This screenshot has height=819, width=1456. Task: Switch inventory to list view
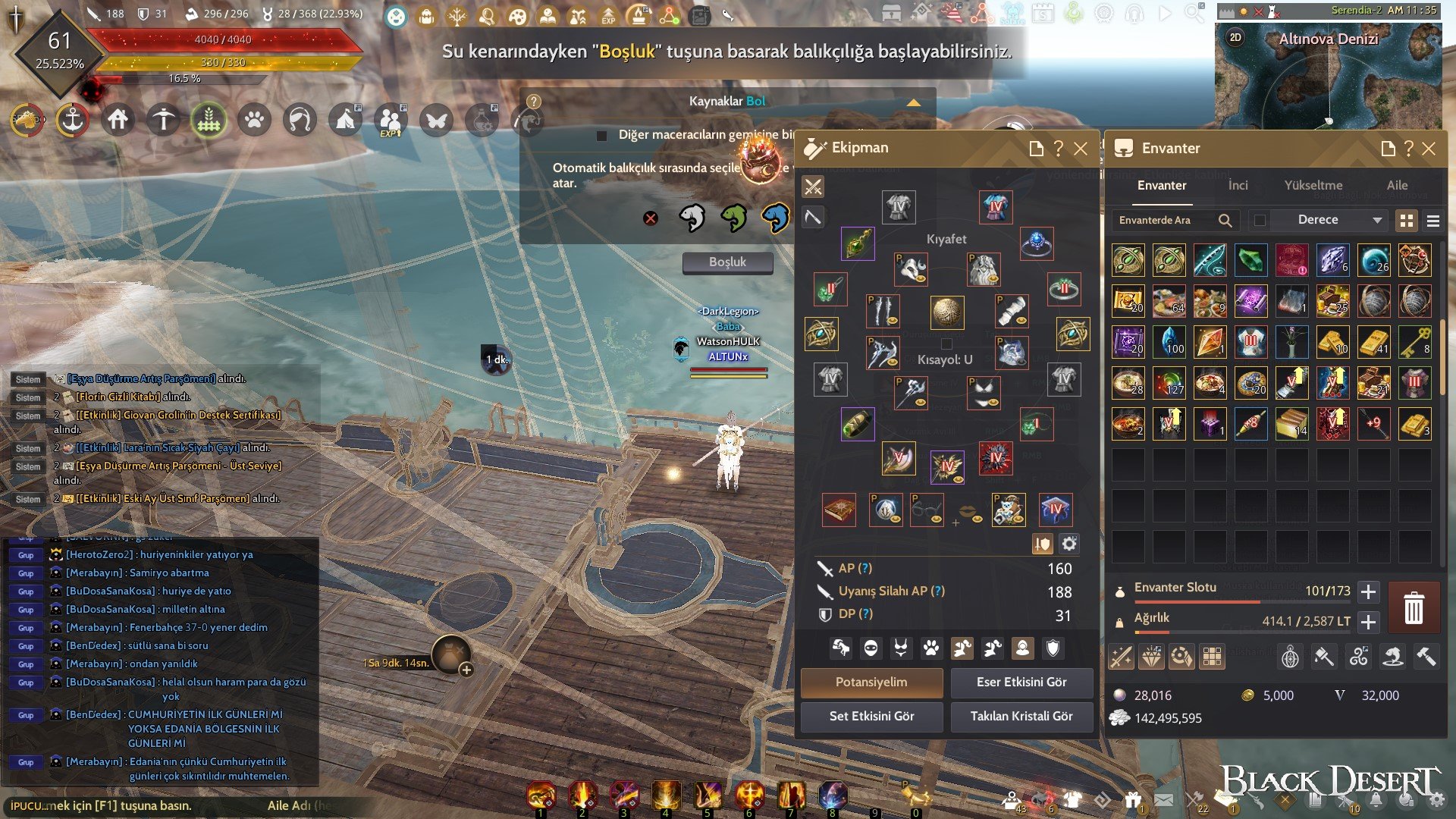[x=1432, y=221]
